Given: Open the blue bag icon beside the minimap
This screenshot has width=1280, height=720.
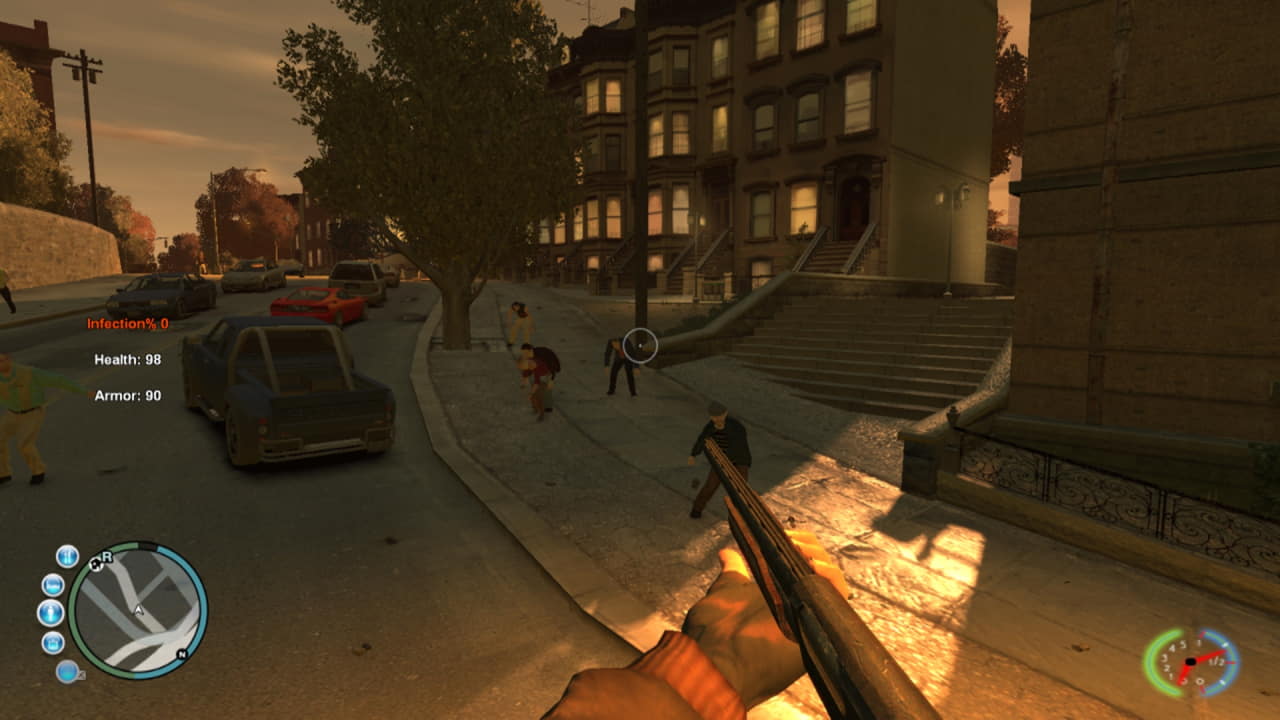Looking at the screenshot, I should coord(53,642).
